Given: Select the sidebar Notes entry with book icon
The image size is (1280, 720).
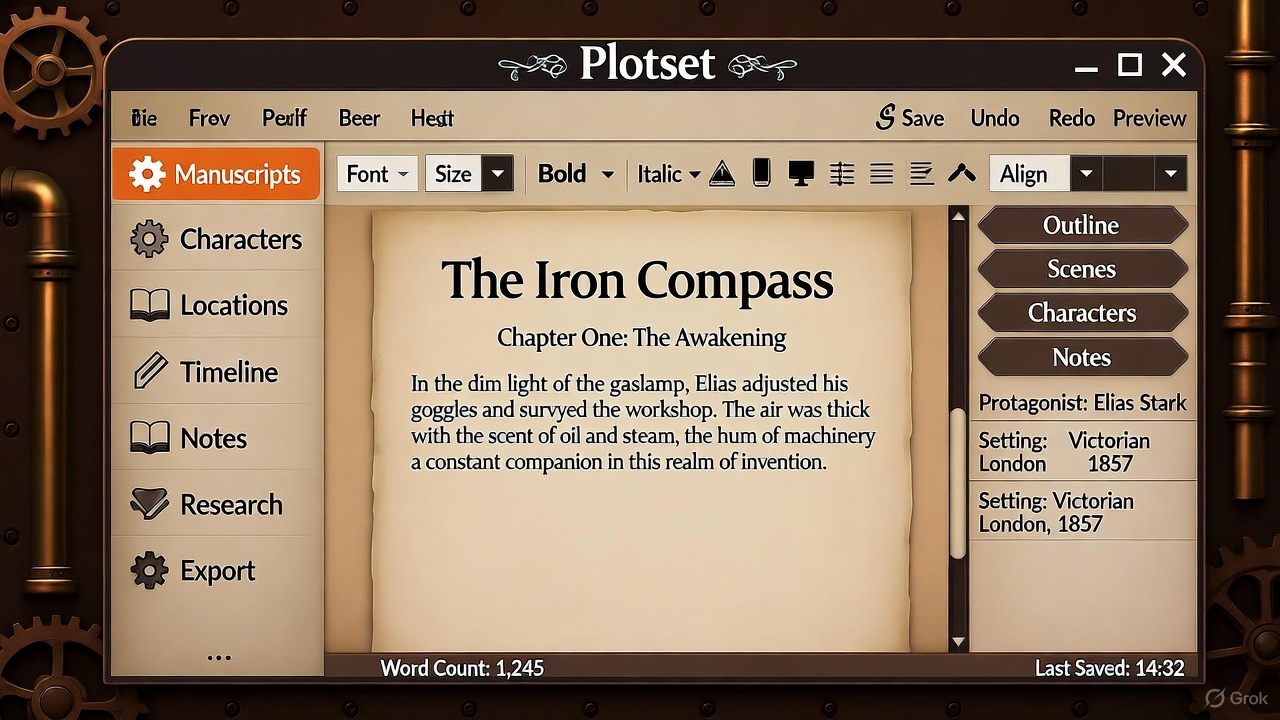Looking at the screenshot, I should coord(217,438).
